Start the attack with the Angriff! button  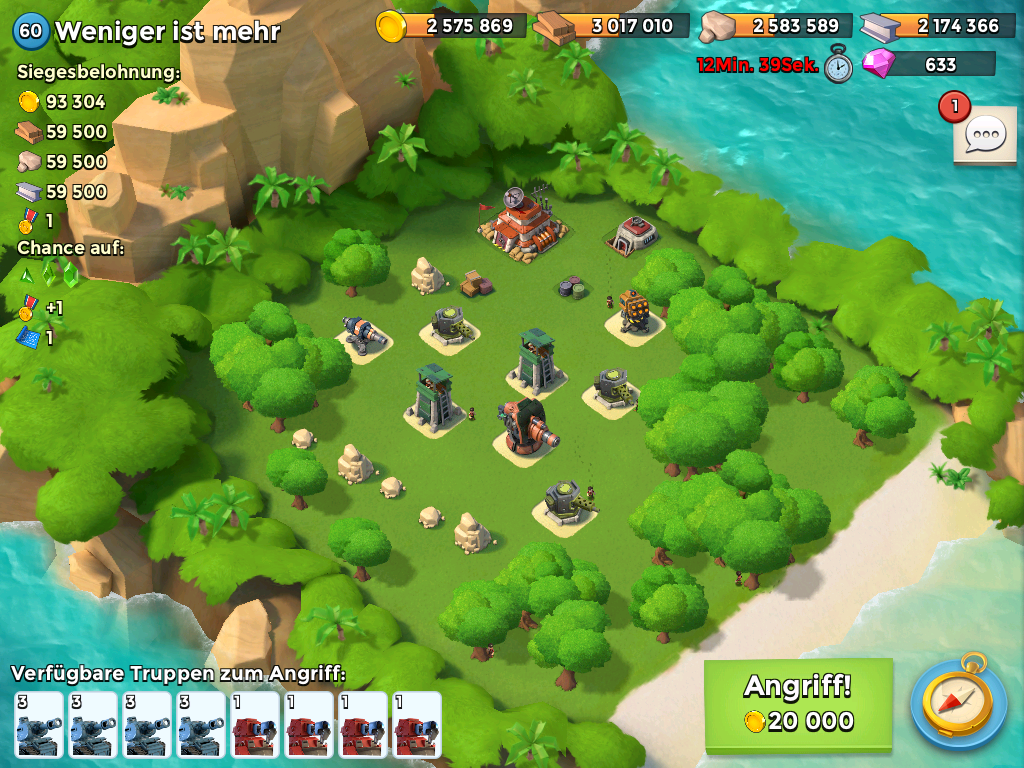(798, 704)
